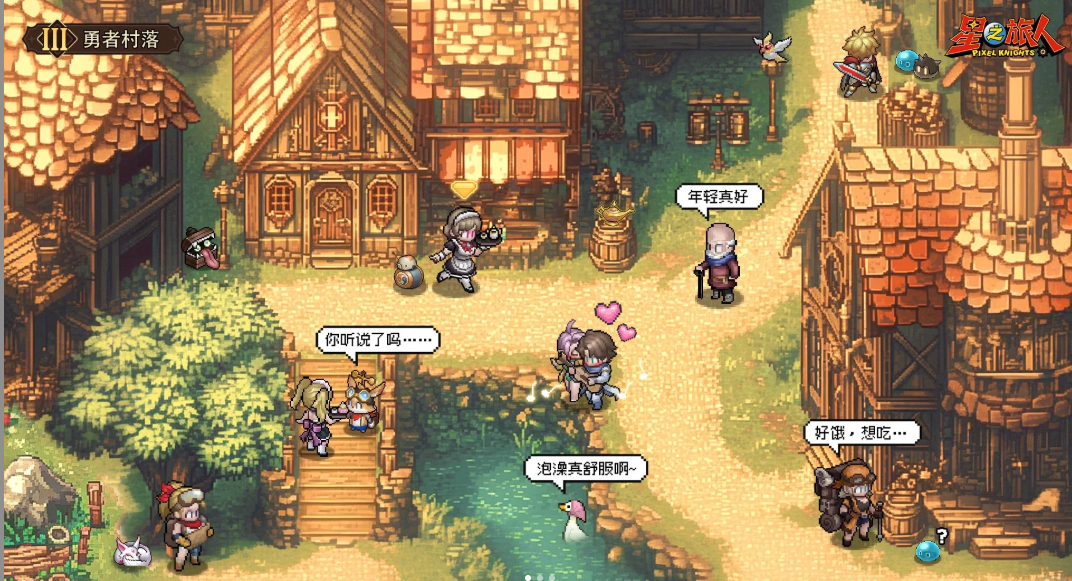The image size is (1072, 581).
Task: Select the middle carousel page dot
Action: [x=539, y=577]
